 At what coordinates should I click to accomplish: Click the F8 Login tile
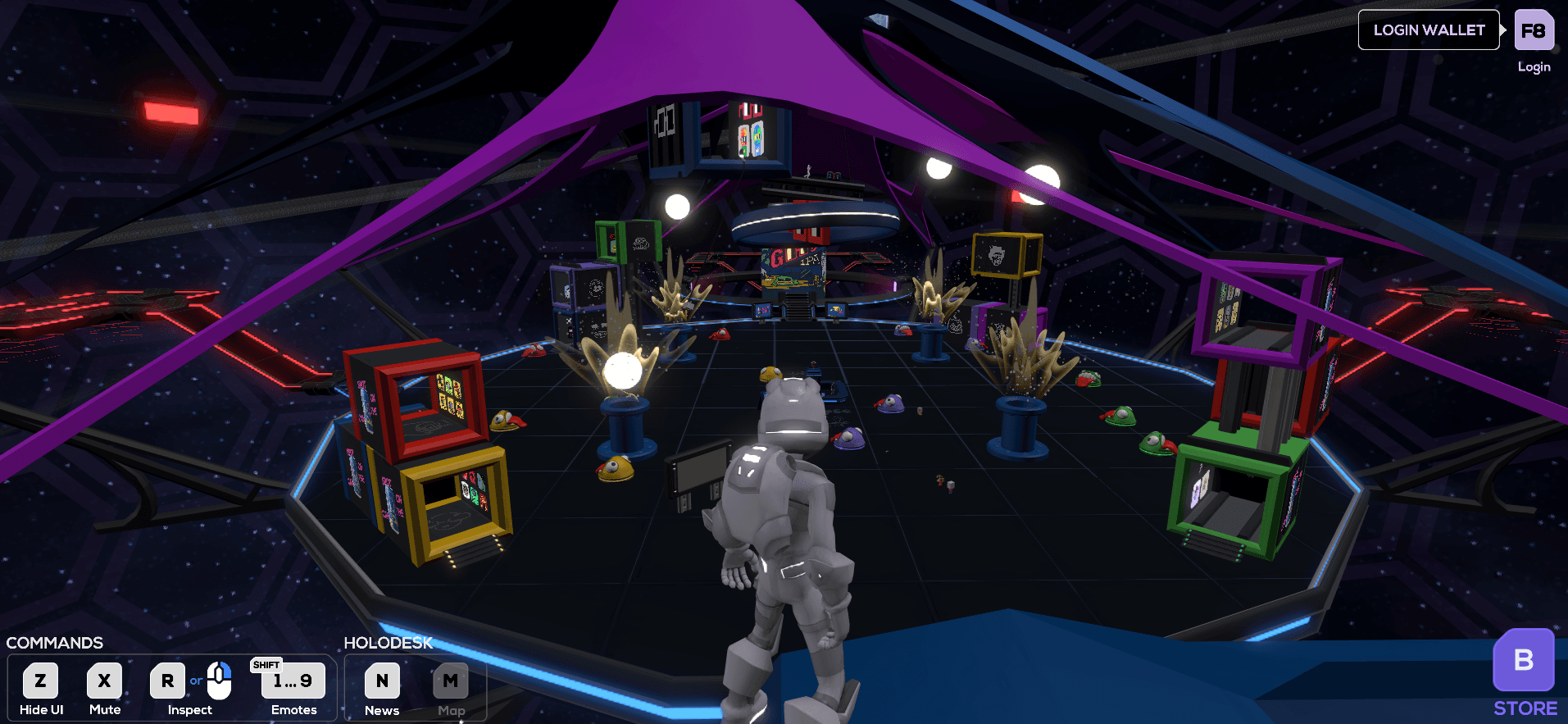[x=1533, y=31]
